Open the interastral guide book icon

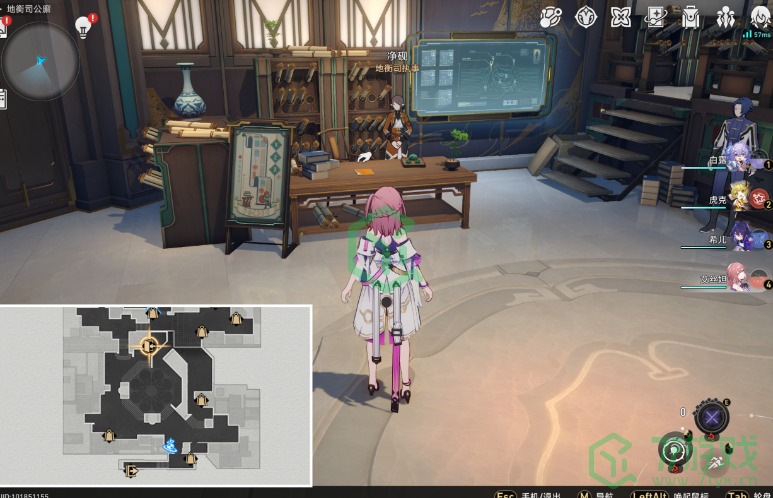pyautogui.click(x=656, y=16)
